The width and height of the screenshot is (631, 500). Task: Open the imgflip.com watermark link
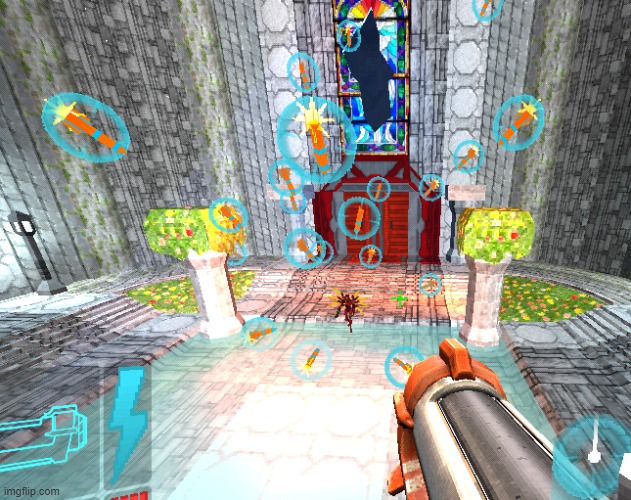coord(30,492)
